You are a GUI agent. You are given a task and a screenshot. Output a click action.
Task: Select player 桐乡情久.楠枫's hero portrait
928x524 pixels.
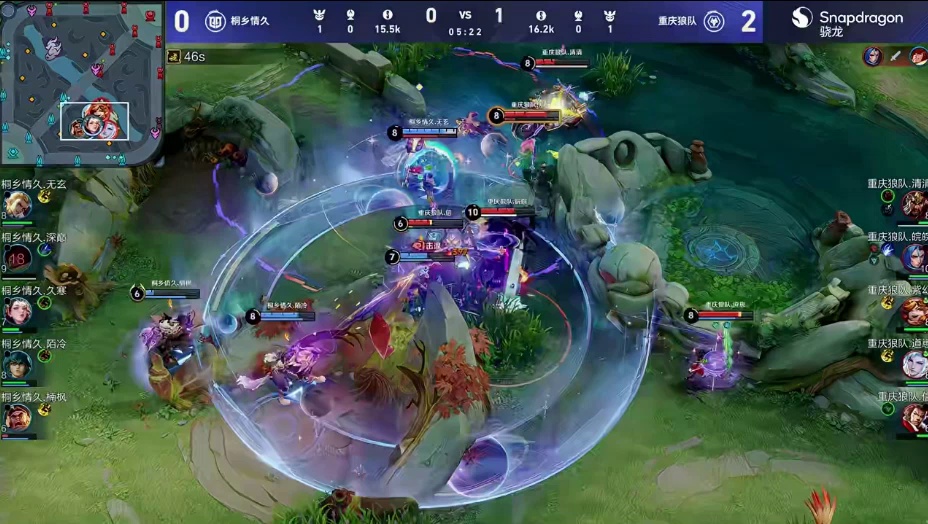tap(17, 417)
